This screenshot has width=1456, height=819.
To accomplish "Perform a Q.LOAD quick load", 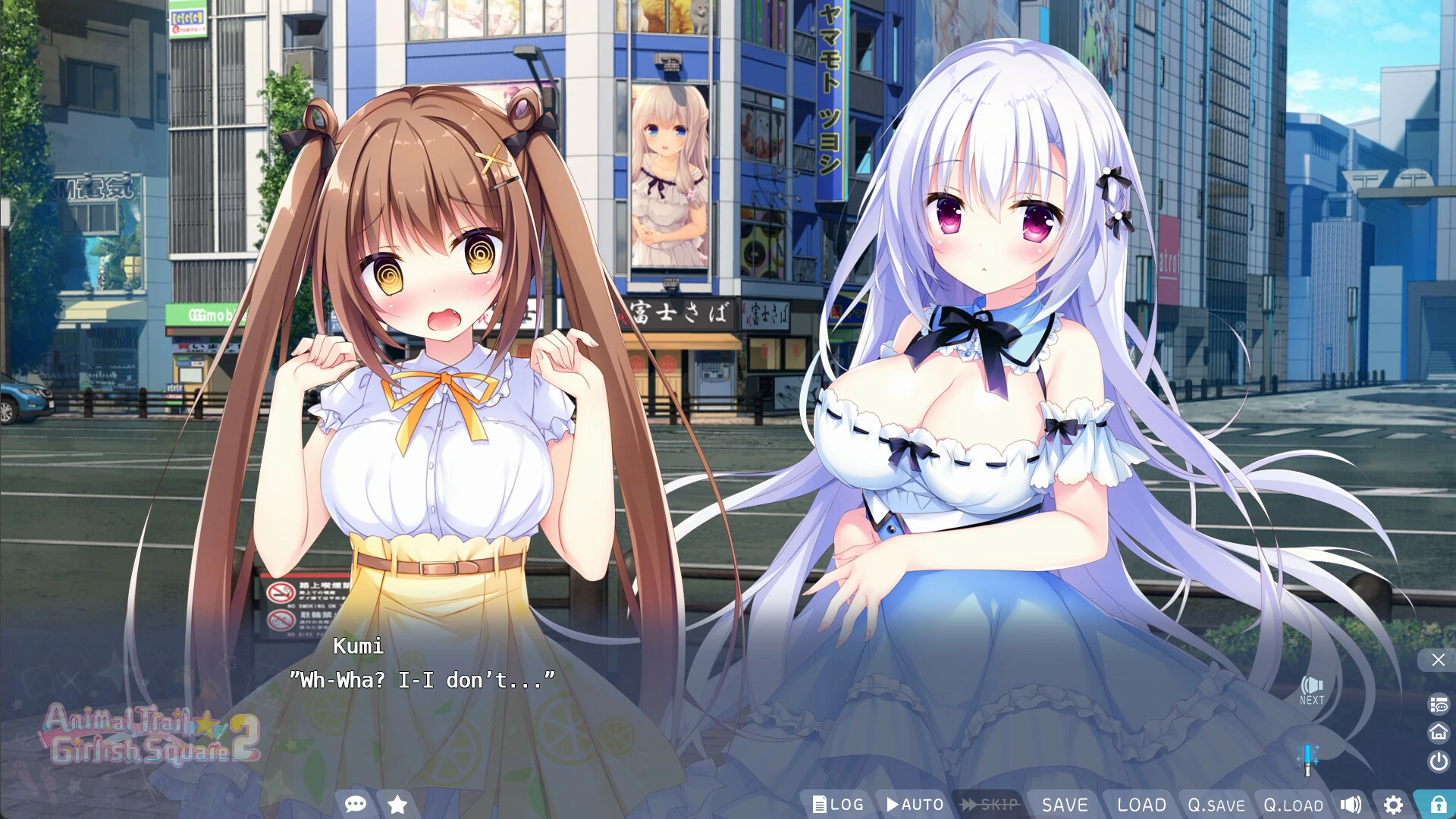I will click(x=1292, y=805).
